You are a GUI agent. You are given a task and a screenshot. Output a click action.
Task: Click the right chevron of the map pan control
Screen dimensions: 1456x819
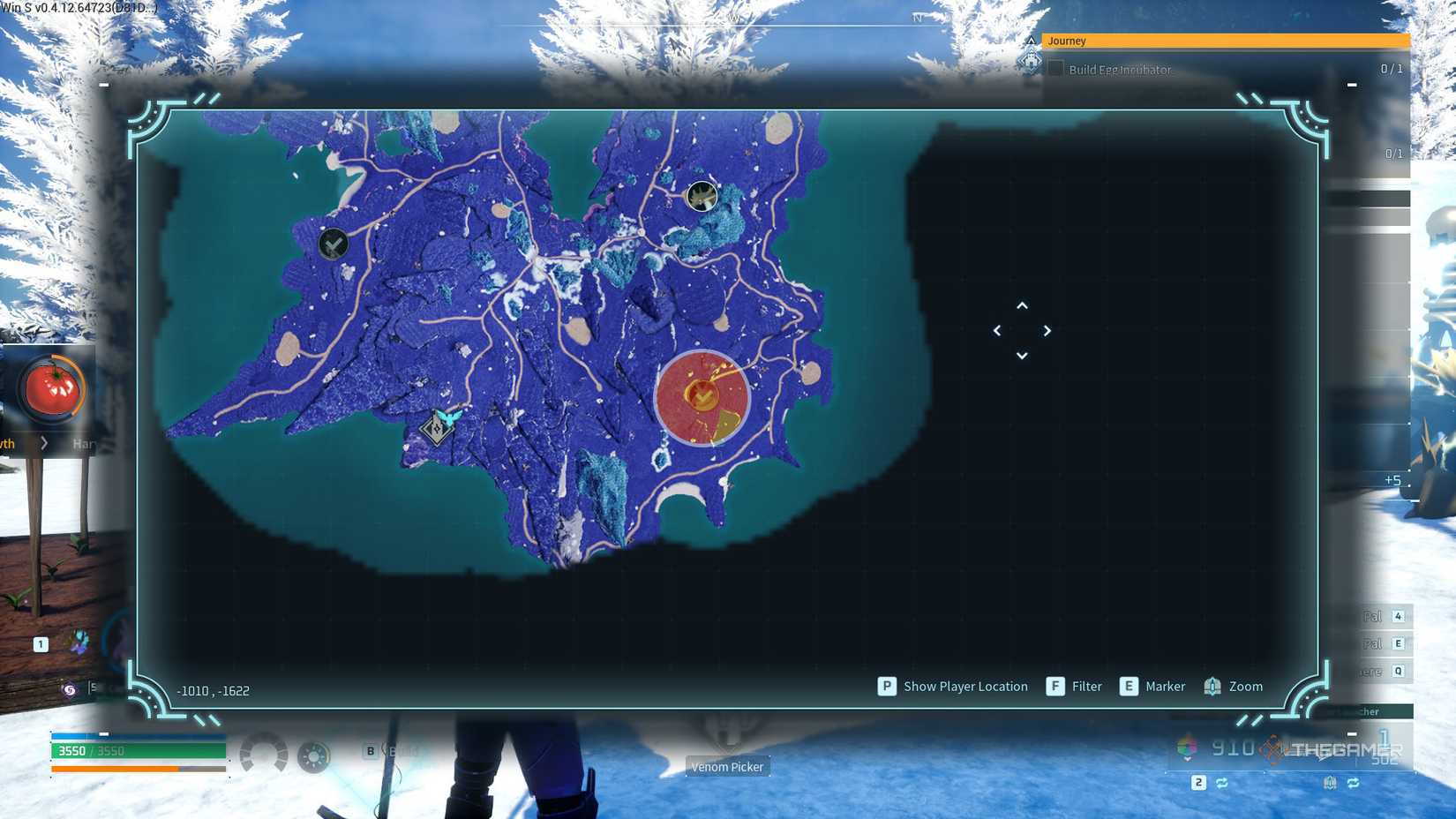[1047, 330]
